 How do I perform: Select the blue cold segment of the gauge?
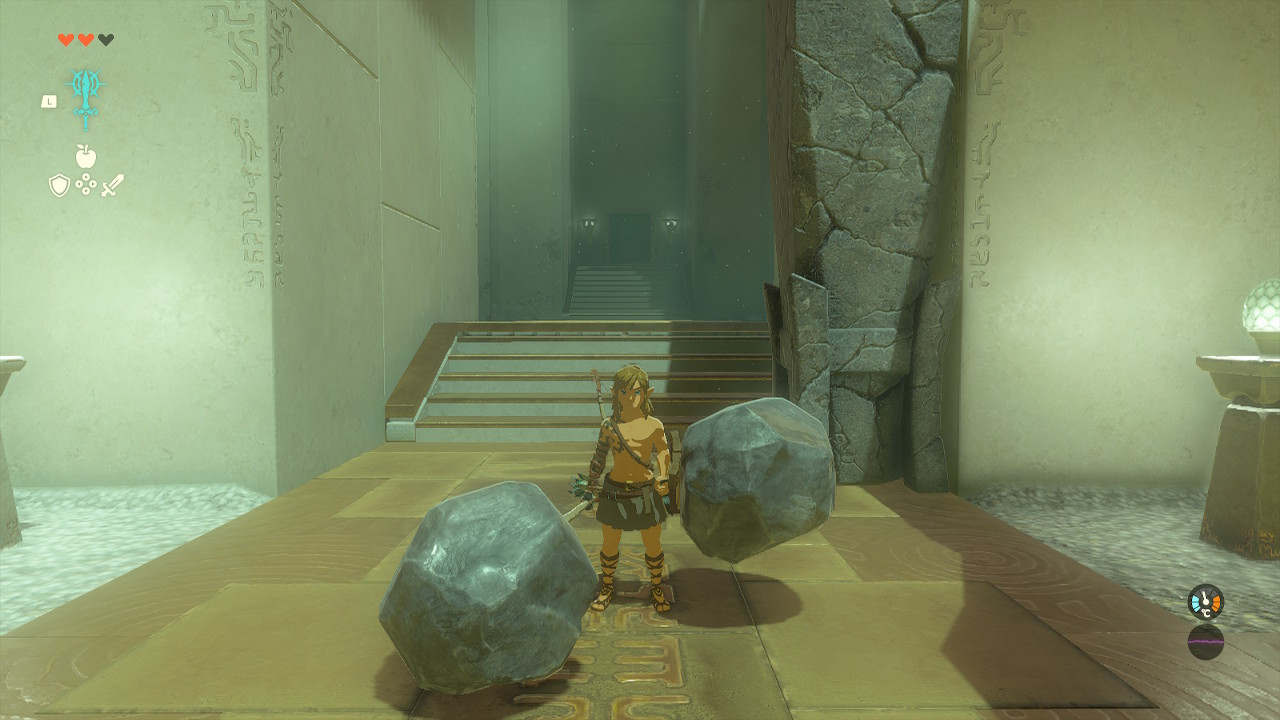pyautogui.click(x=1195, y=603)
